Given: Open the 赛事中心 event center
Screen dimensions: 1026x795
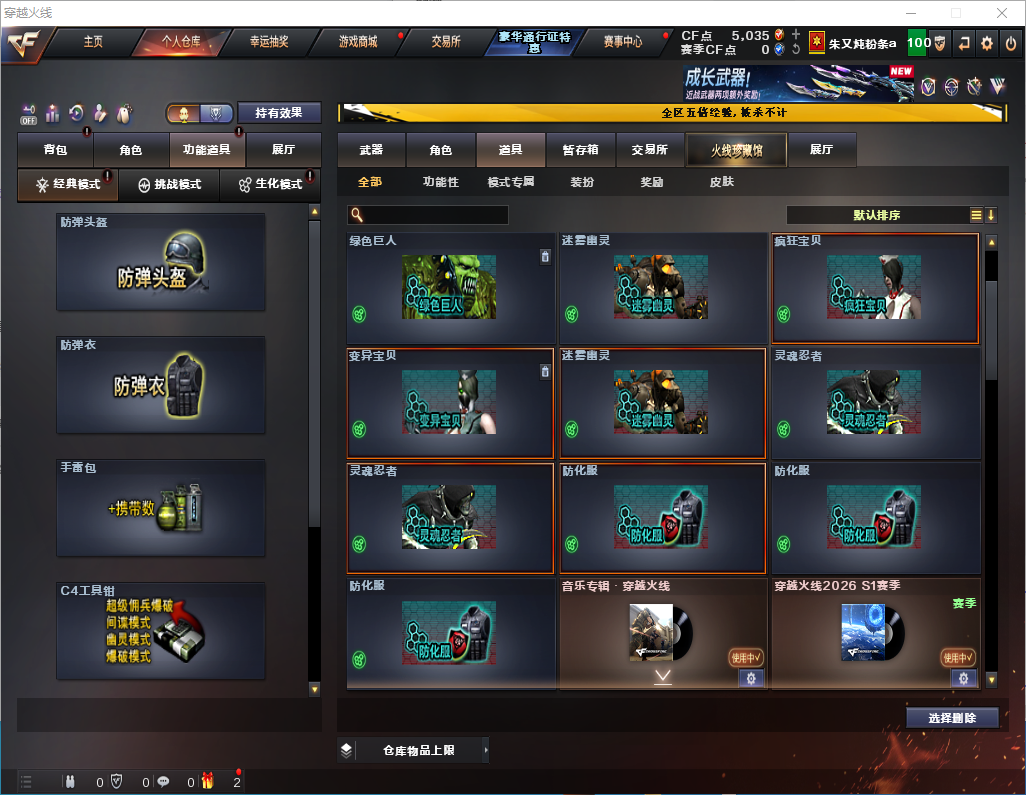Looking at the screenshot, I should coord(622,42).
